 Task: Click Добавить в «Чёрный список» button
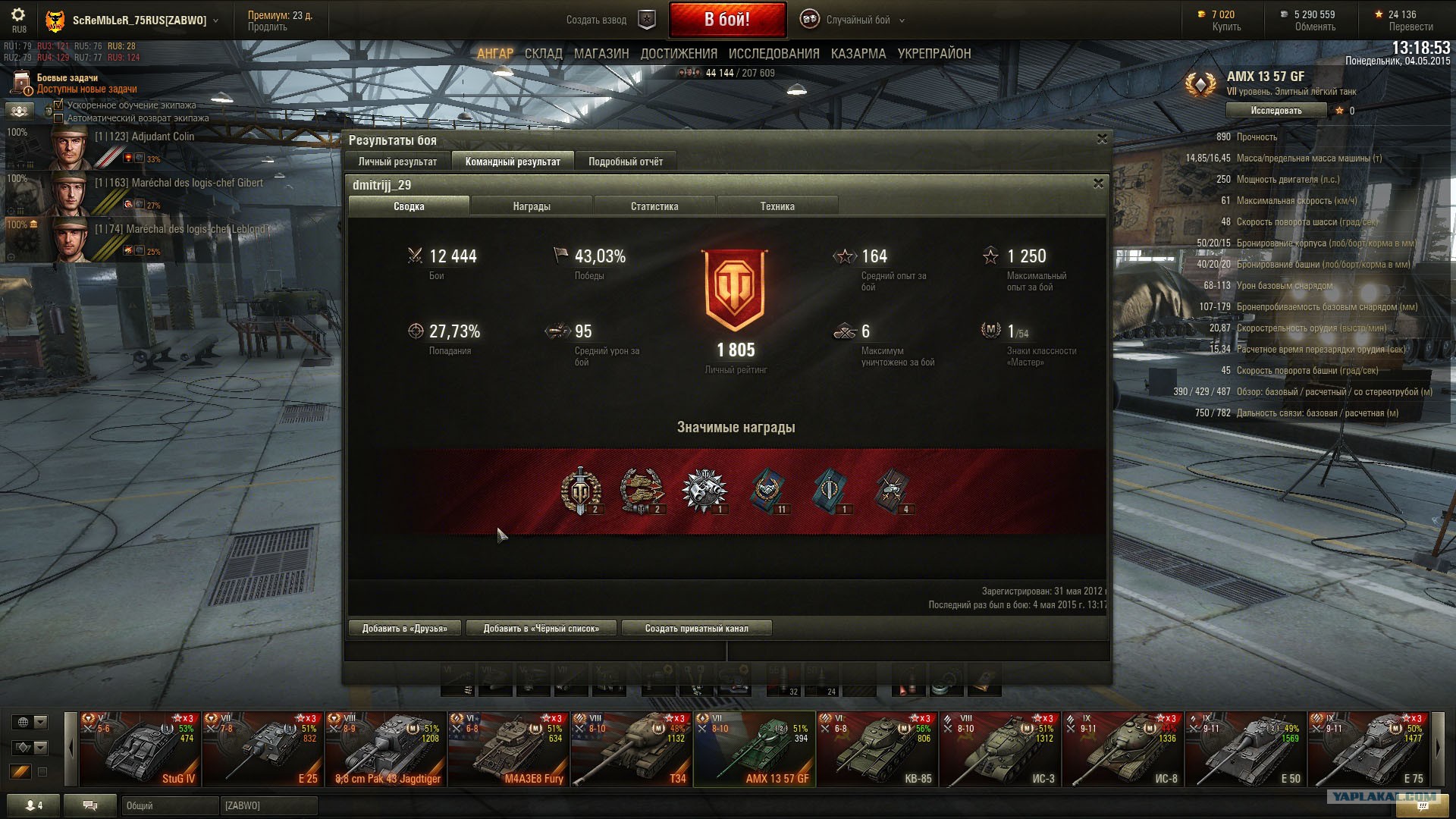541,629
